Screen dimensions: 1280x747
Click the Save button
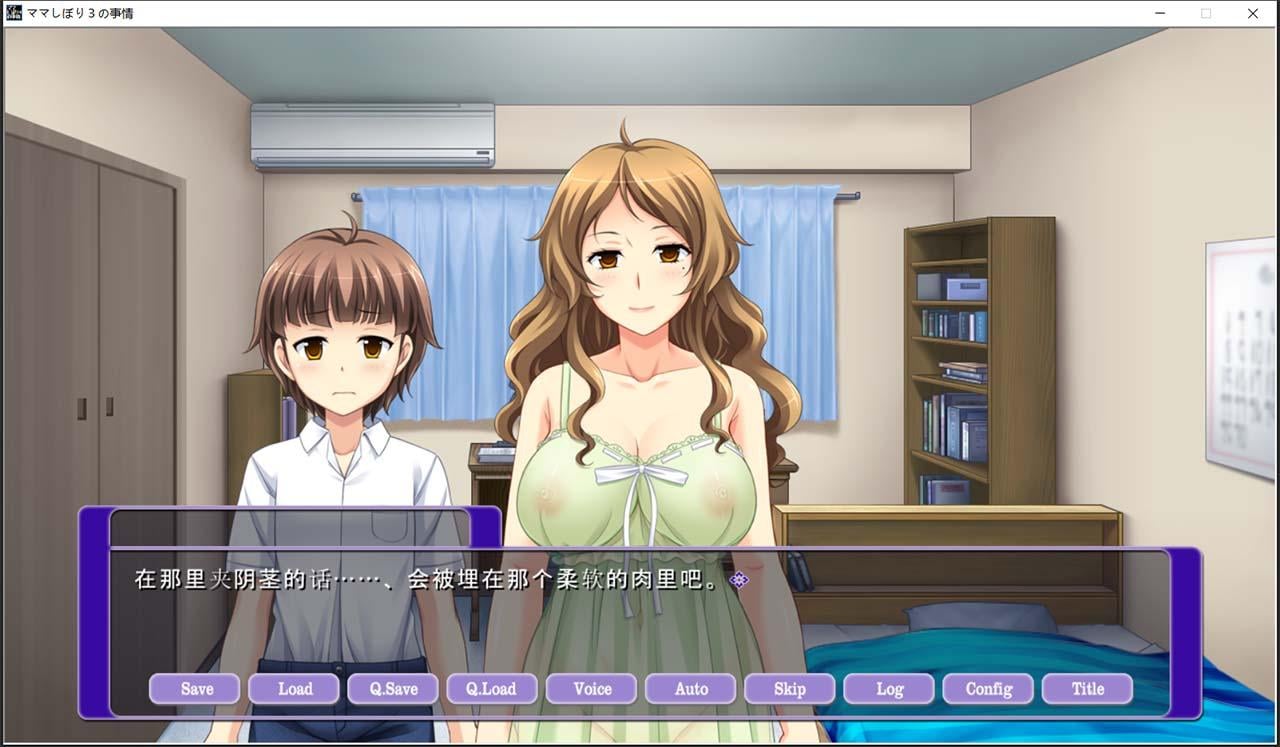[x=195, y=689]
